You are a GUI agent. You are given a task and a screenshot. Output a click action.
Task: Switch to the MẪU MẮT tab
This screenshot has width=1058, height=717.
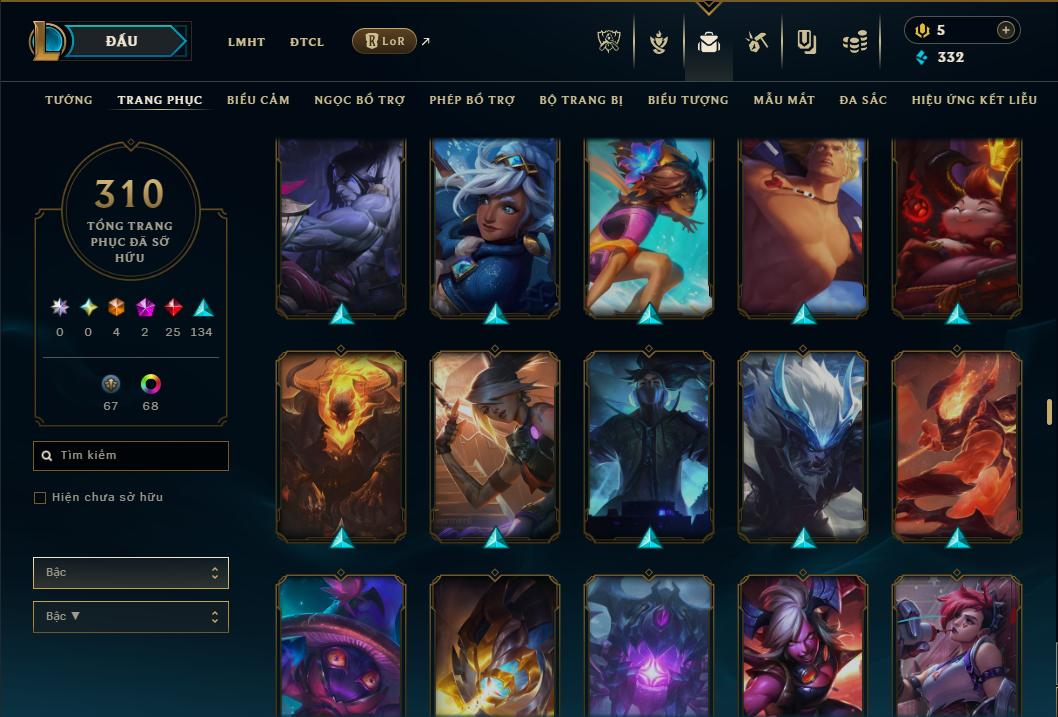784,100
